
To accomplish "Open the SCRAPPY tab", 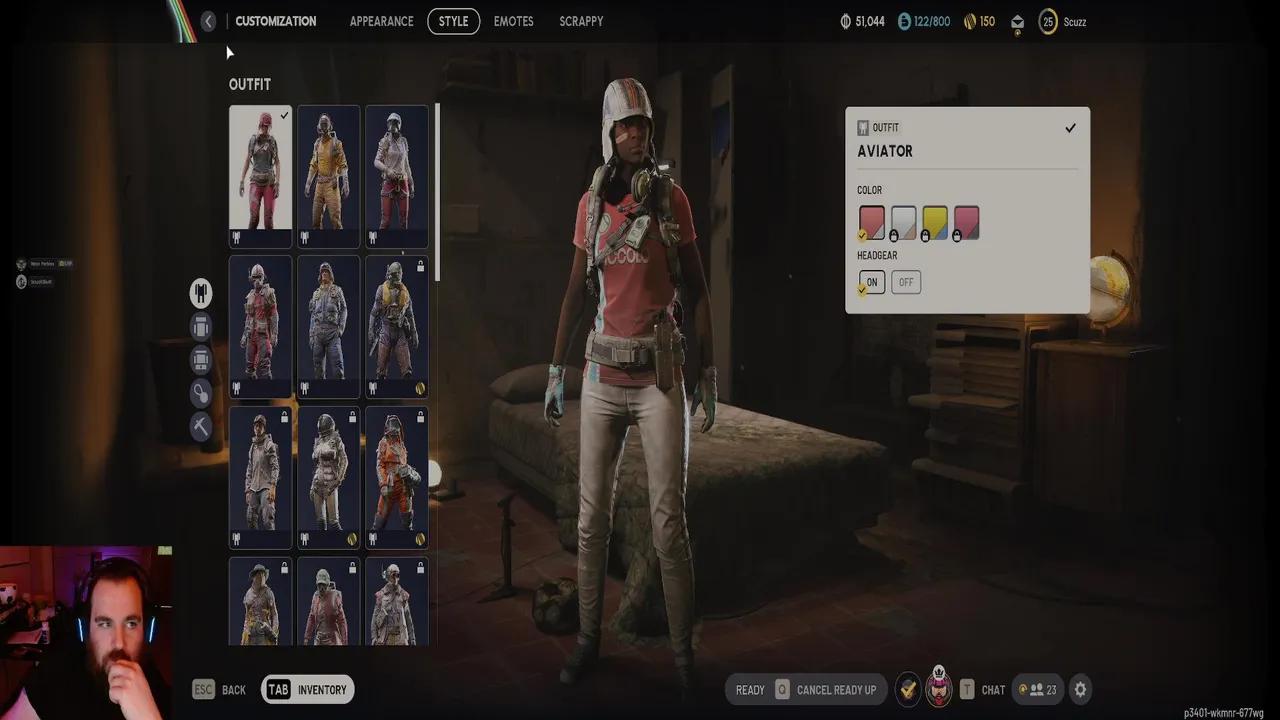I will coord(581,20).
